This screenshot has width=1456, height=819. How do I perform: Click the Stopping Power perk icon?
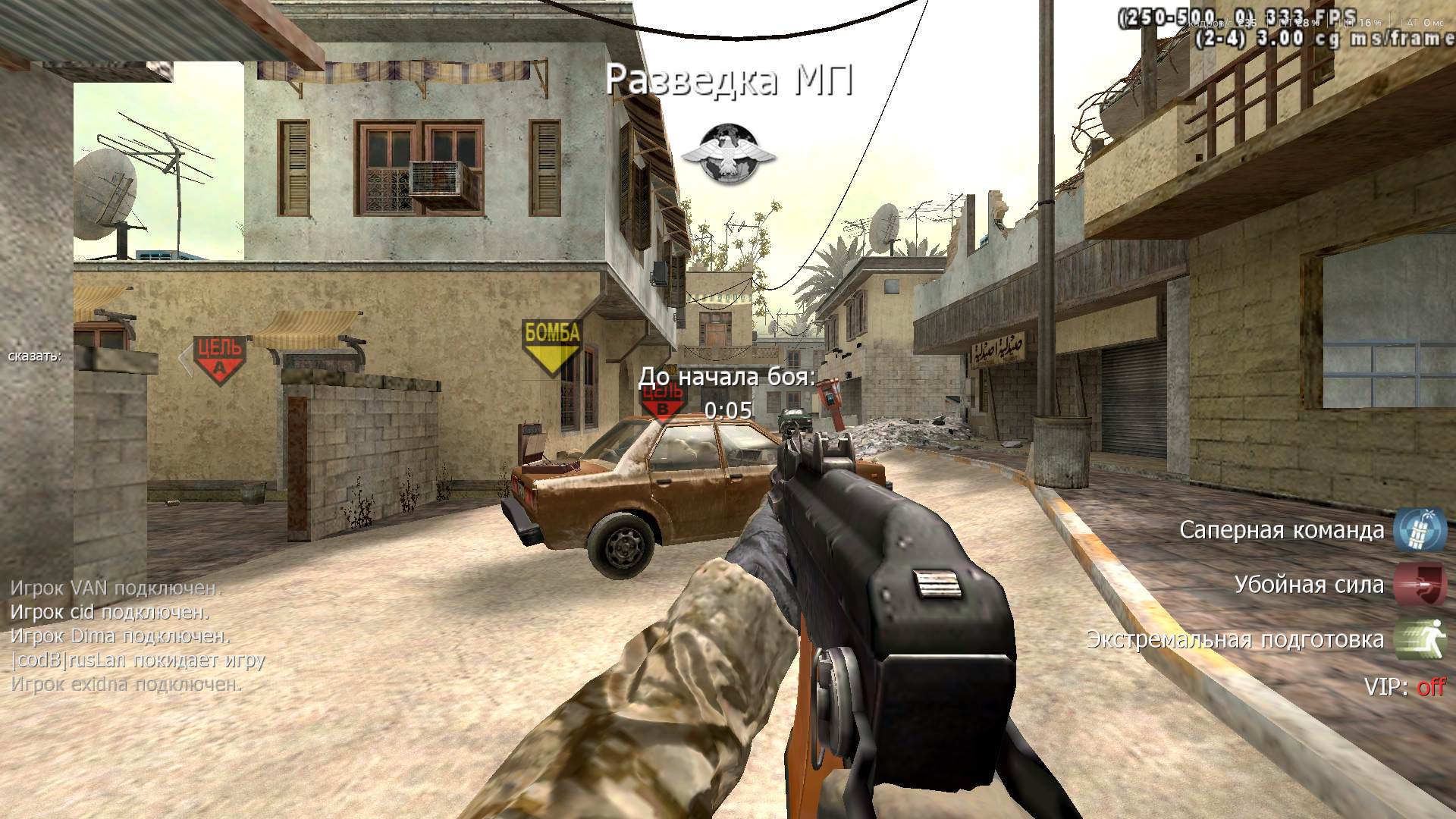pos(1420,584)
